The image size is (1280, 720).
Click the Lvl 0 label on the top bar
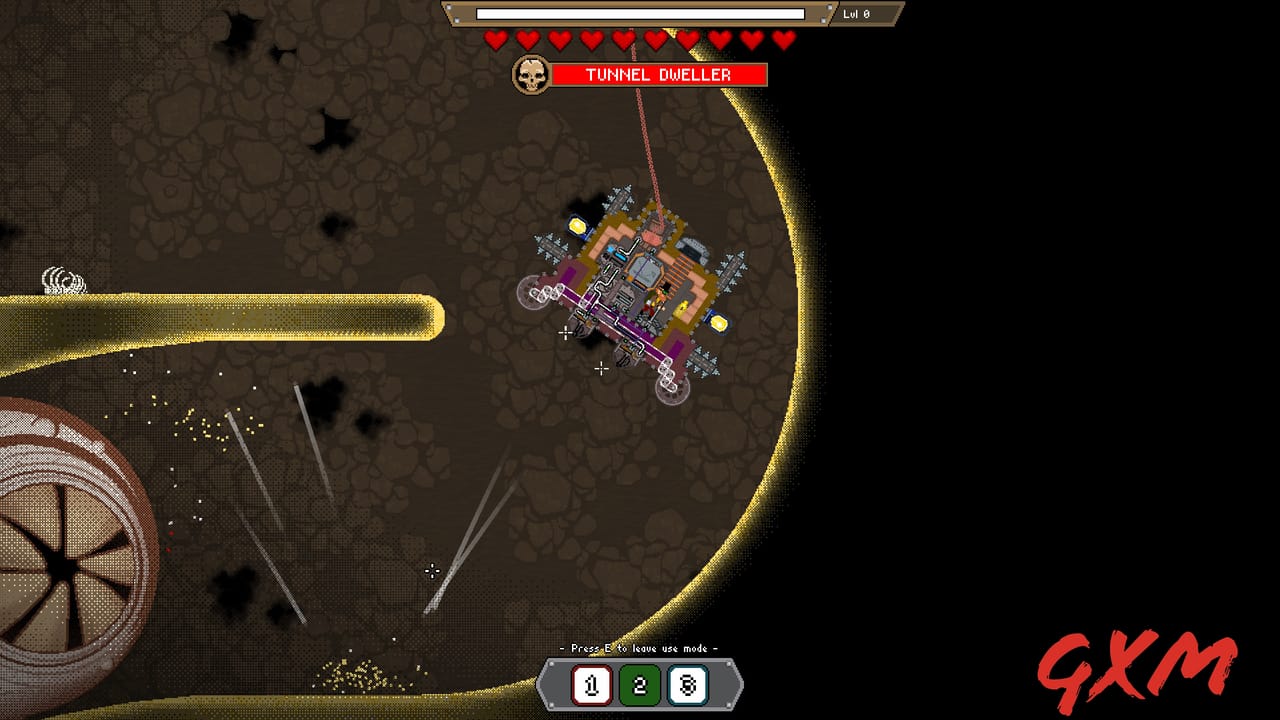pyautogui.click(x=857, y=14)
